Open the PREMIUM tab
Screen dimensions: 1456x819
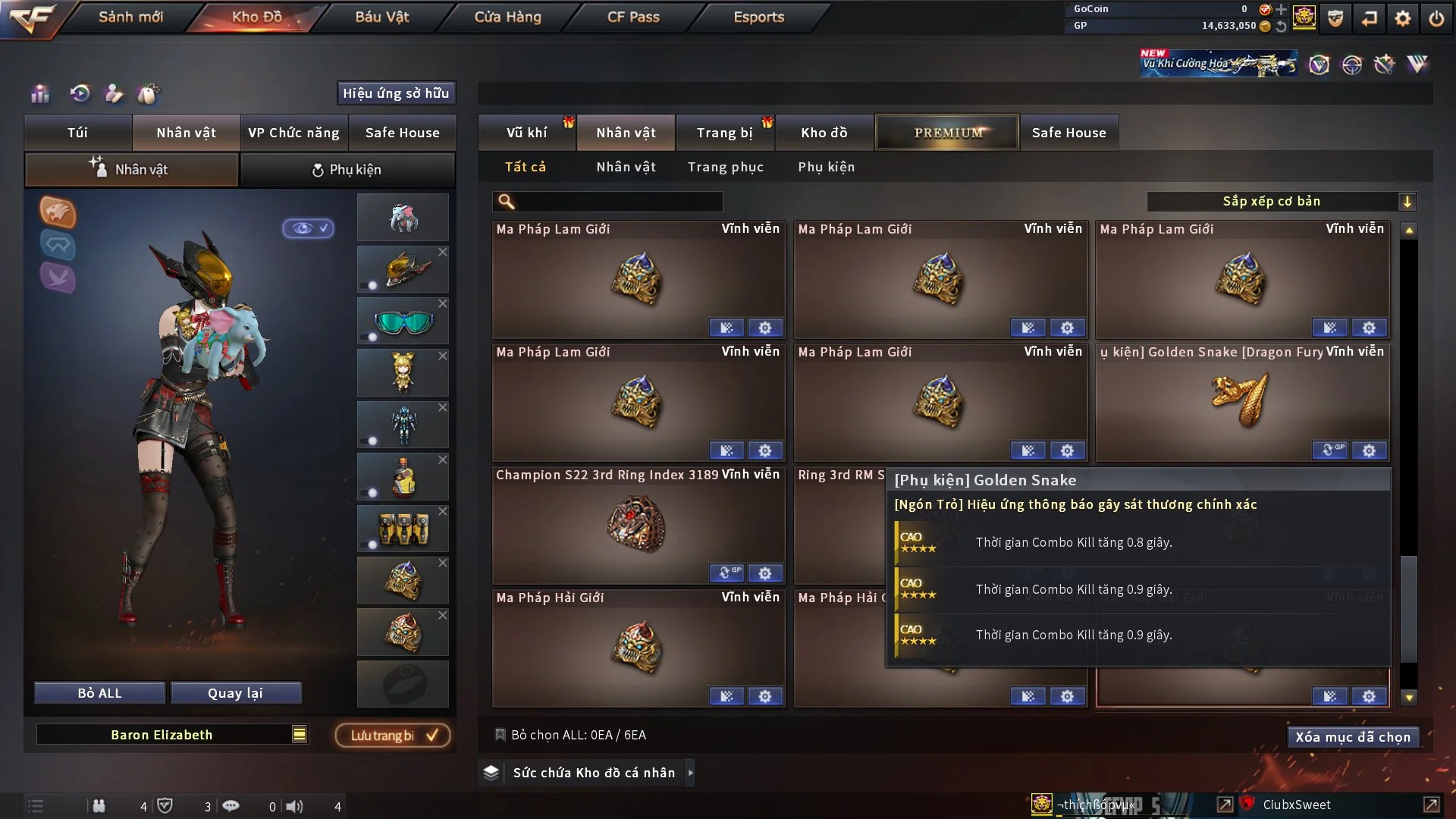pos(947,133)
